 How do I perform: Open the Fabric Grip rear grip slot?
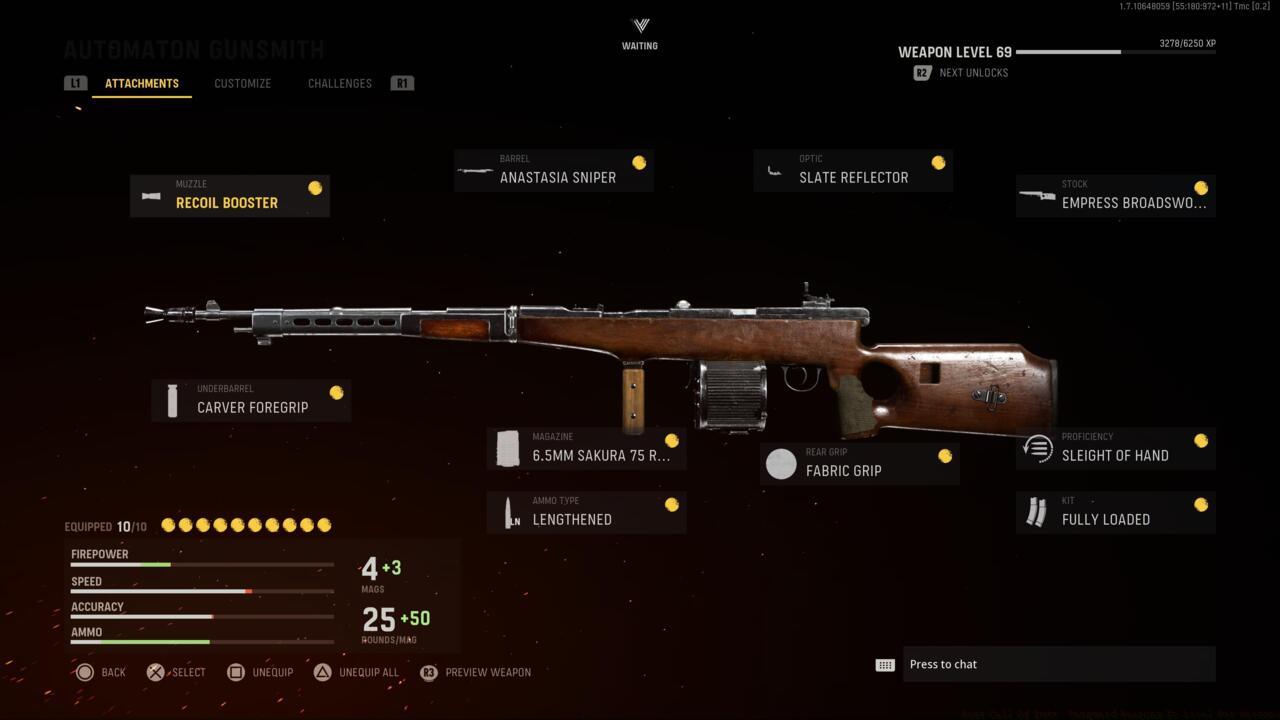coord(859,464)
